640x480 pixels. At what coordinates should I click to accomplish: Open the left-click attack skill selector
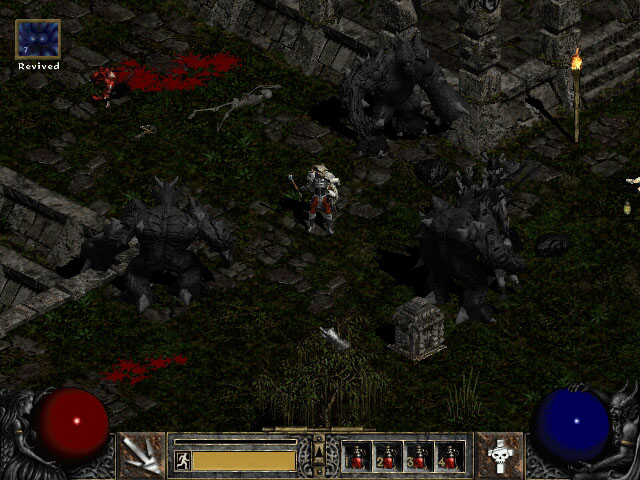pos(141,456)
